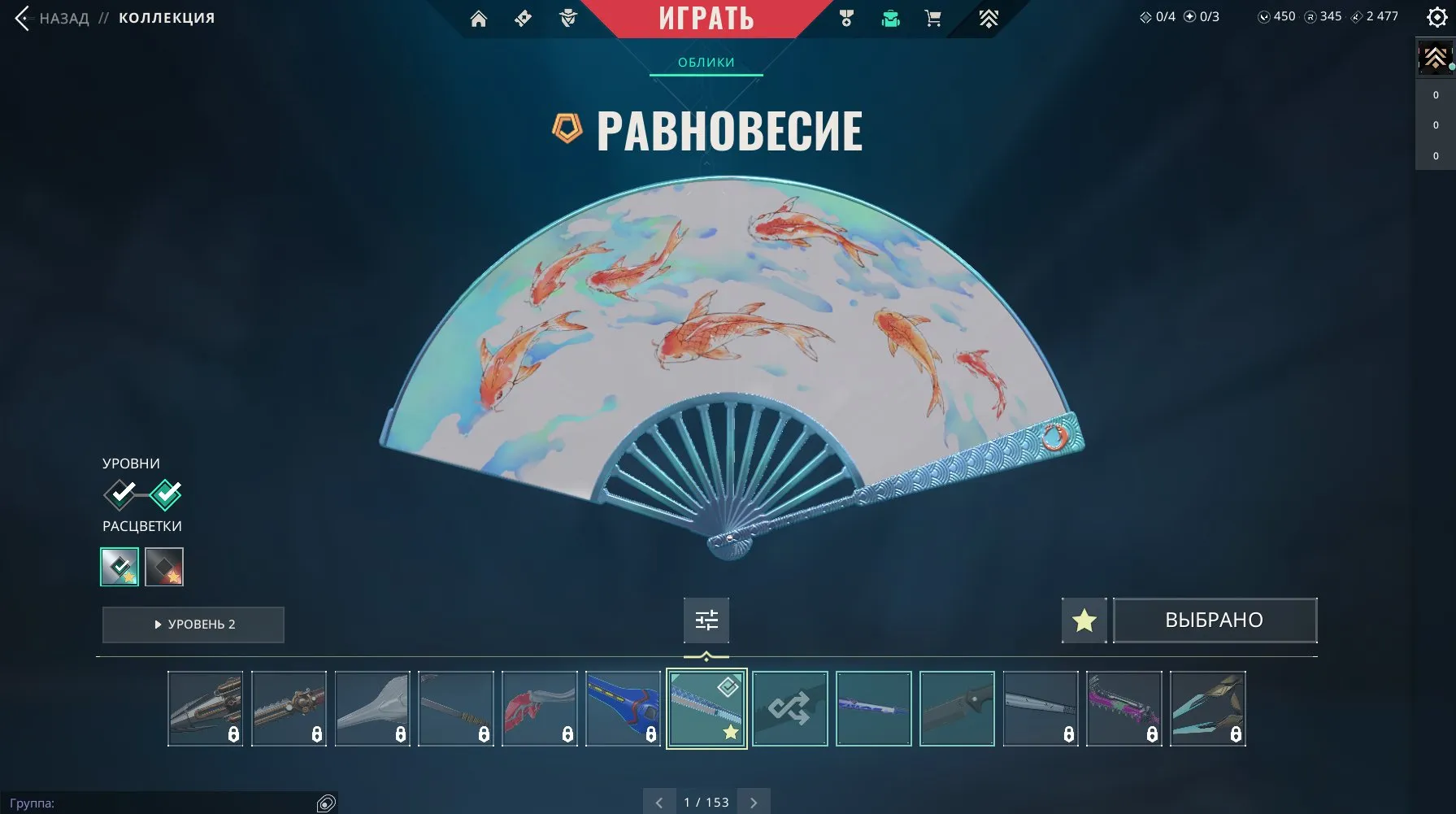Open the skin filter options icon below the fan
The width and height of the screenshot is (1456, 814).
706,620
